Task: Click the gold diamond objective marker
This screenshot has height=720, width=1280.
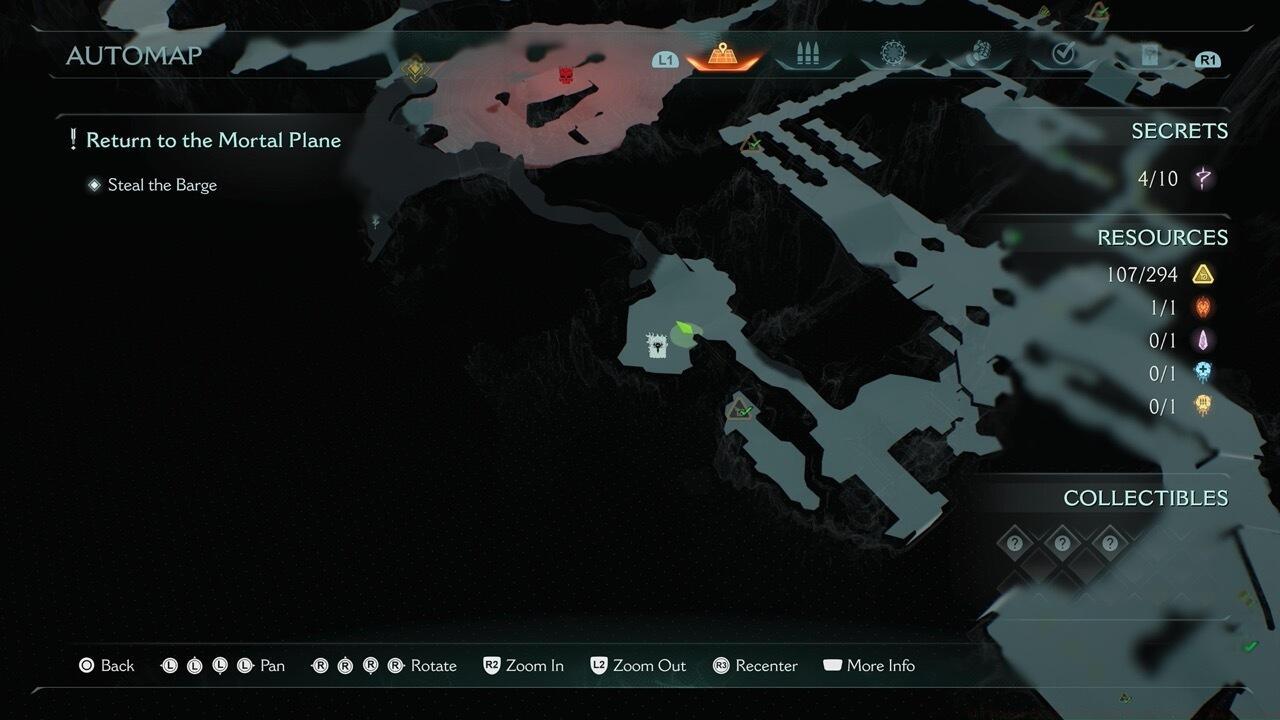Action: [415, 69]
